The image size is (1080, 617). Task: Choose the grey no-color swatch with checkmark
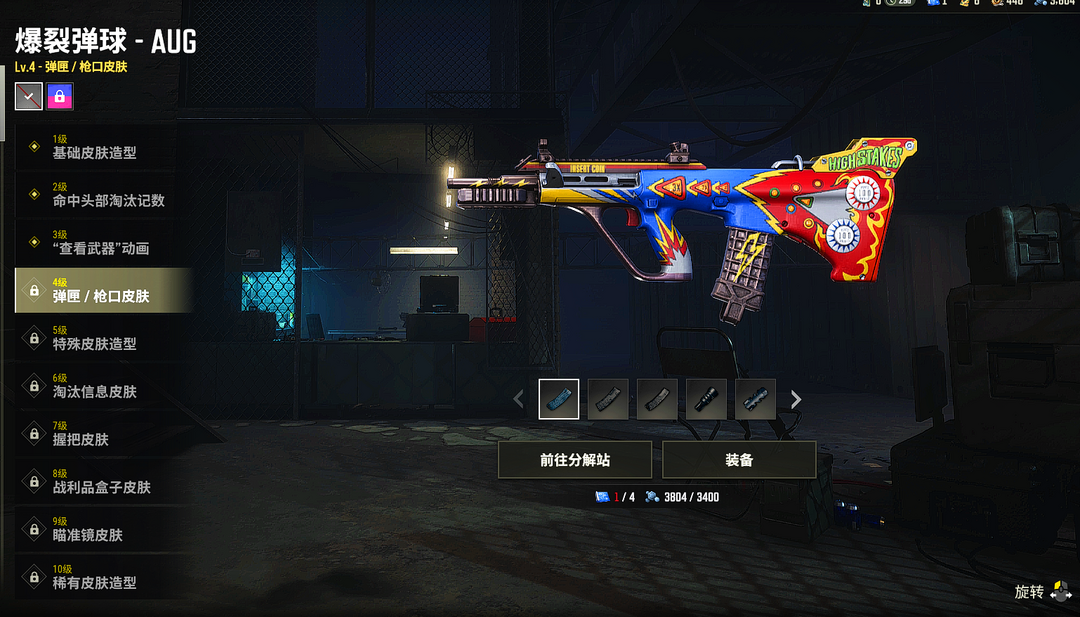coord(29,96)
